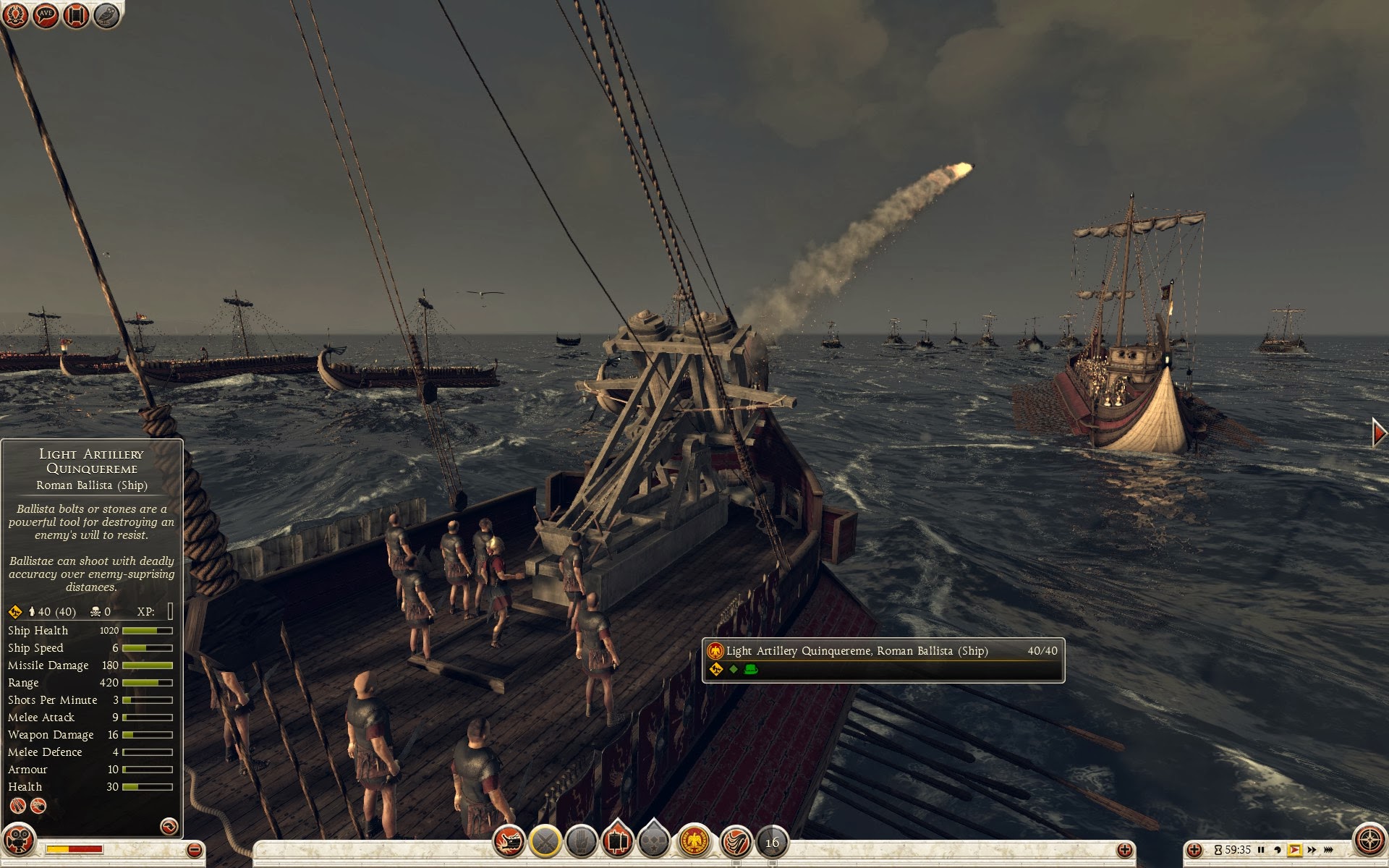Activate the dragon-head ram attack button
Viewport: 1389px width, 868px height.
pyautogui.click(x=509, y=841)
